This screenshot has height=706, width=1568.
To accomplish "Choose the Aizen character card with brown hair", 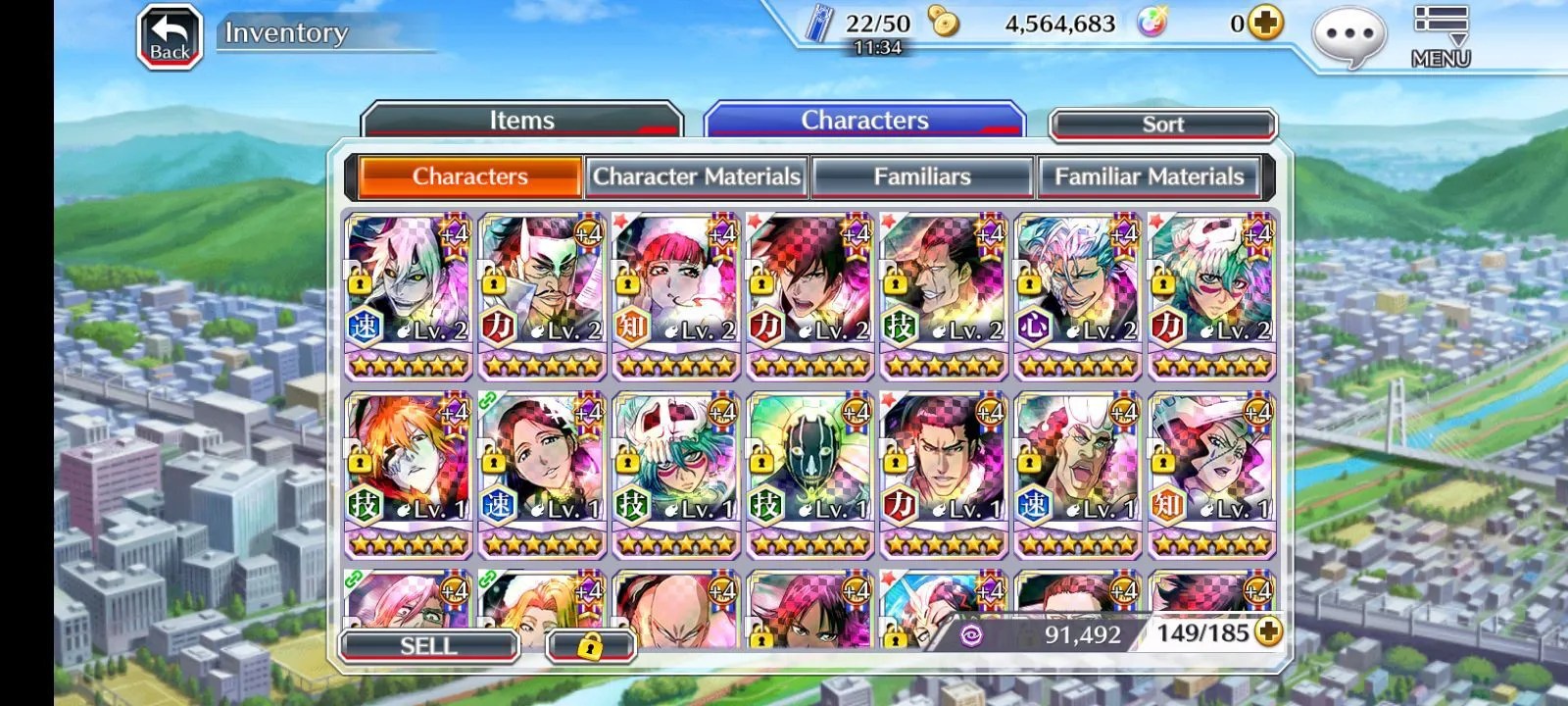I will click(x=944, y=473).
